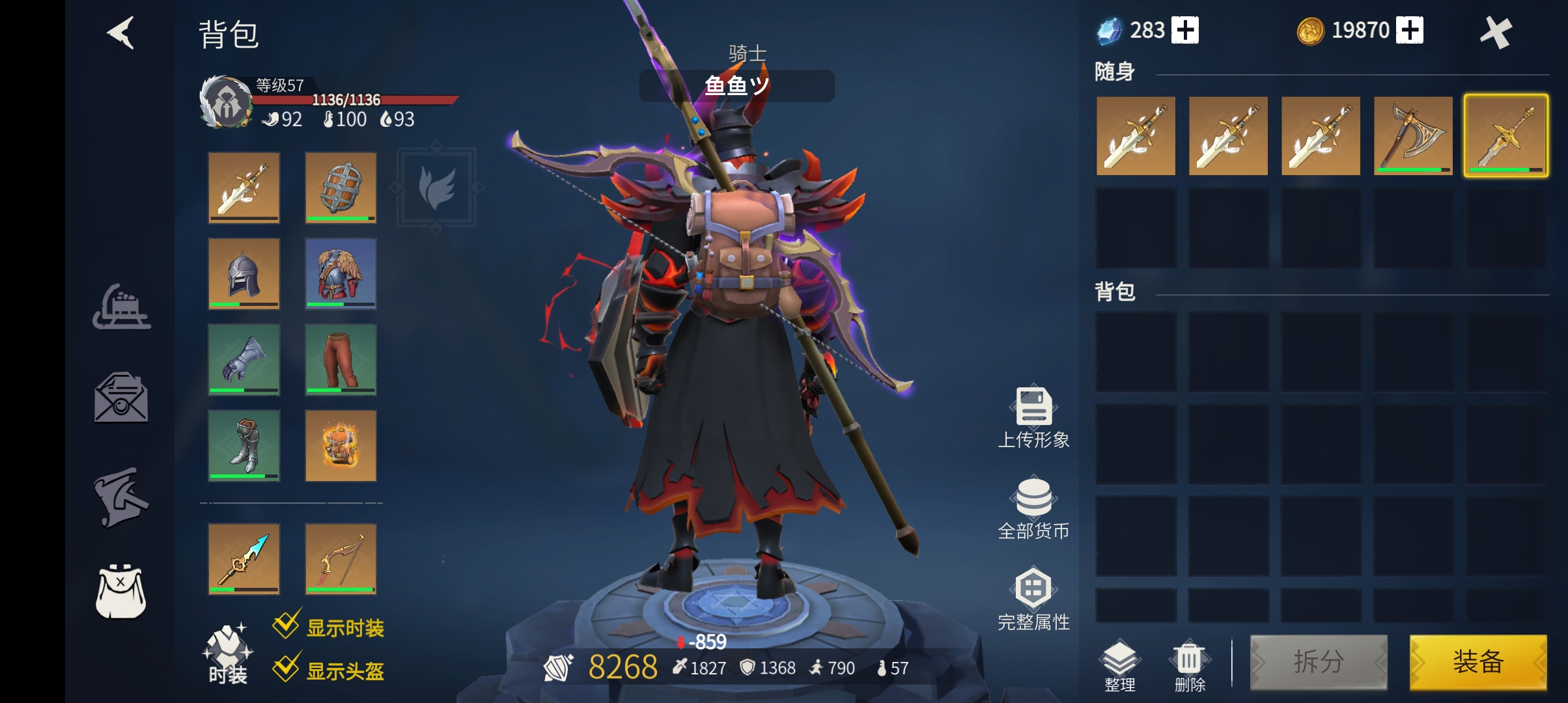Viewport: 1568px width, 703px height.
Task: Select the highlighted golden sword in 随身 row
Action: pos(1507,137)
